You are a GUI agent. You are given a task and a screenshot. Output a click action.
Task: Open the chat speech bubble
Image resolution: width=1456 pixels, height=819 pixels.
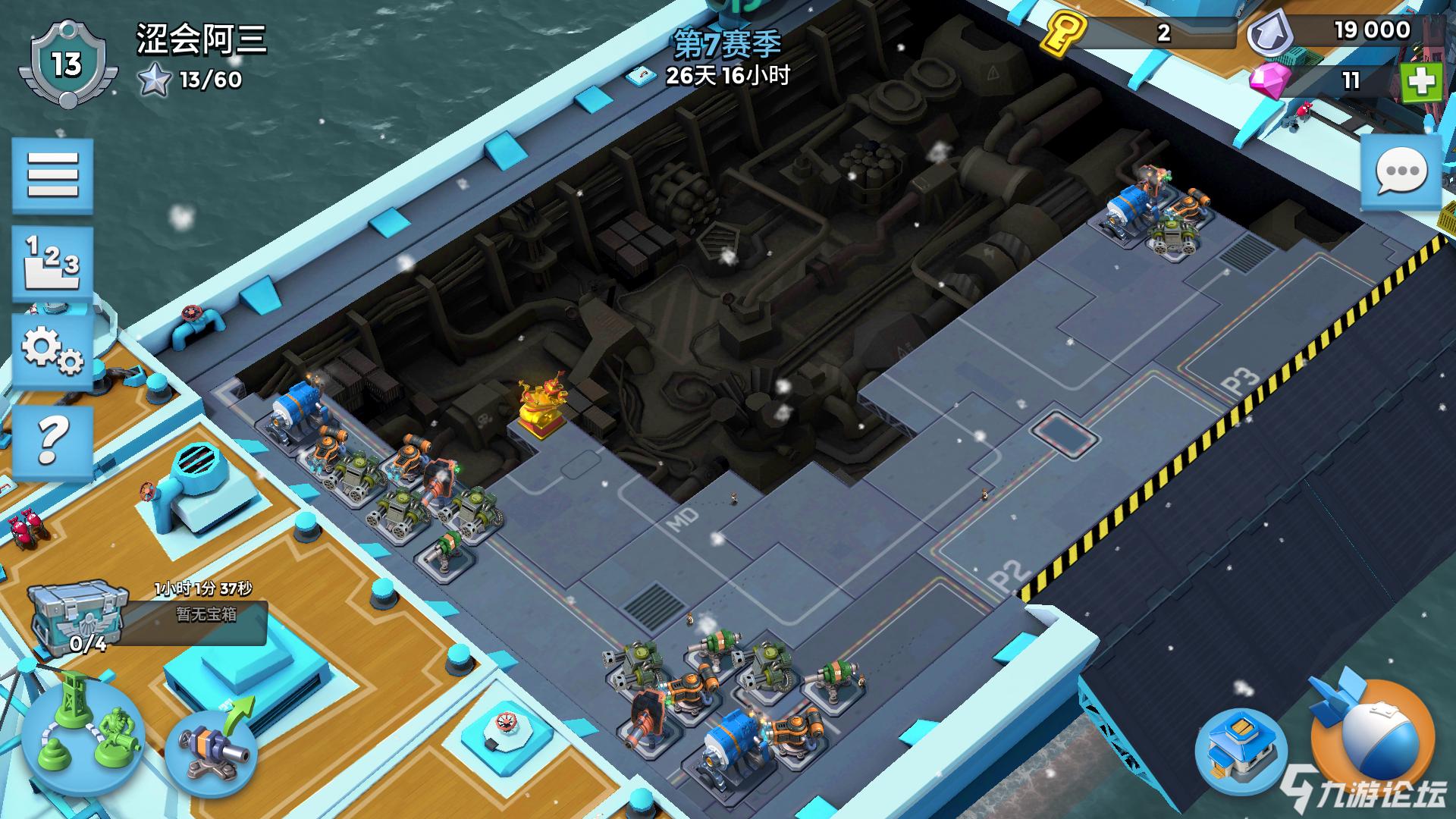(1400, 171)
